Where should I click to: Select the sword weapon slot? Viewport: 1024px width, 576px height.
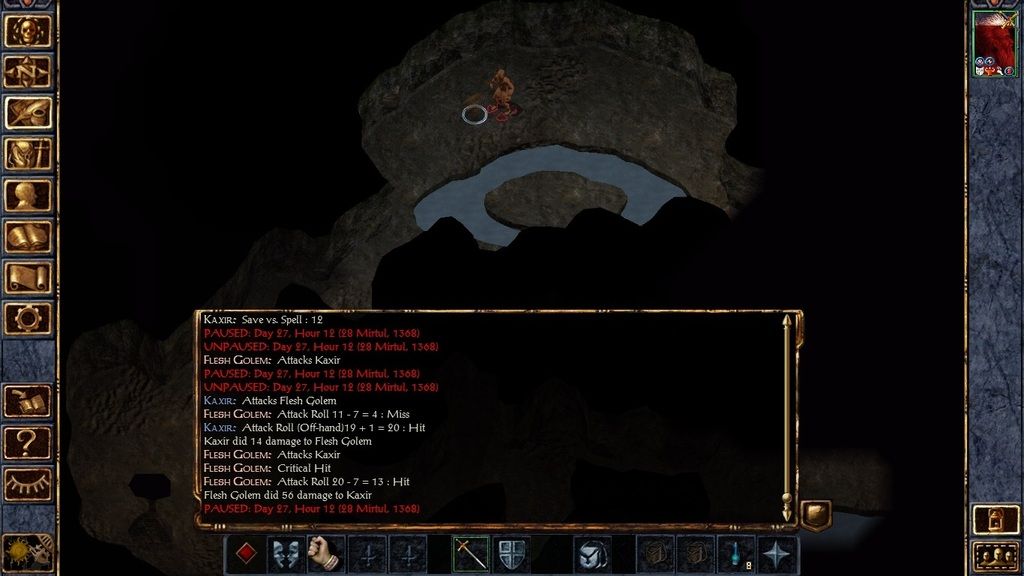470,554
